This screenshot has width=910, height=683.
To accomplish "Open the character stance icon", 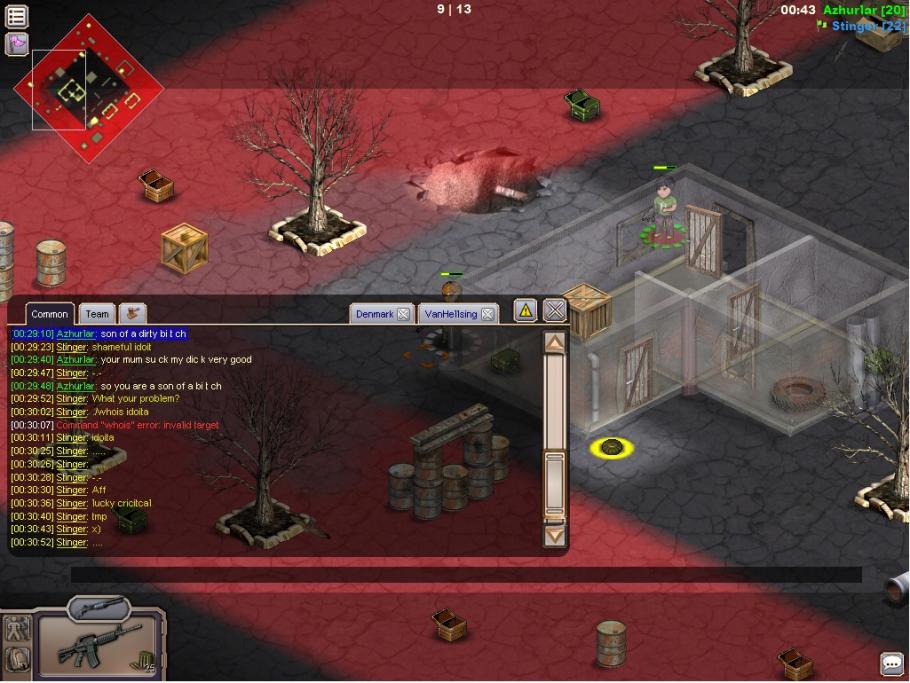I will point(17,629).
